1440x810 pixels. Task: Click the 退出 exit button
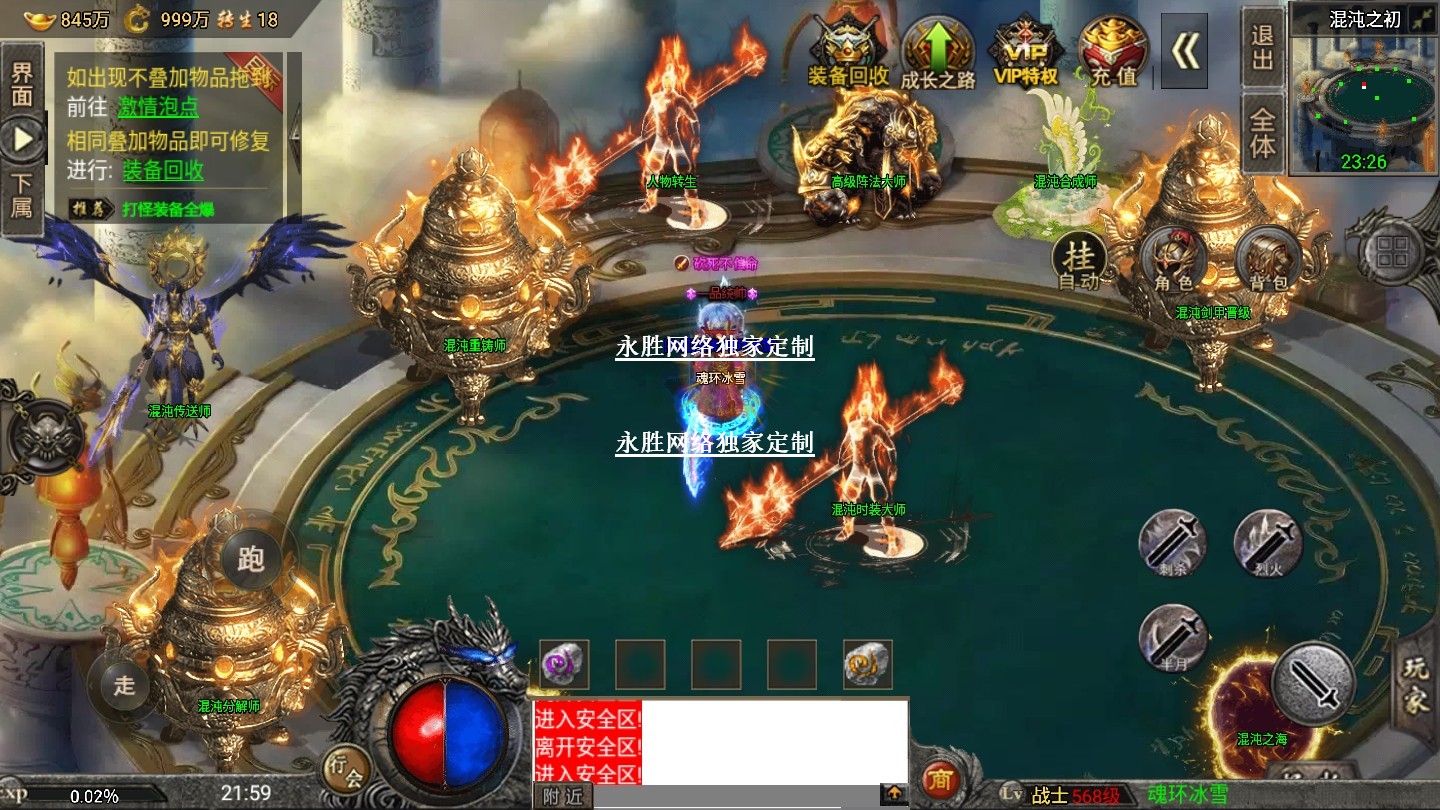(1263, 48)
